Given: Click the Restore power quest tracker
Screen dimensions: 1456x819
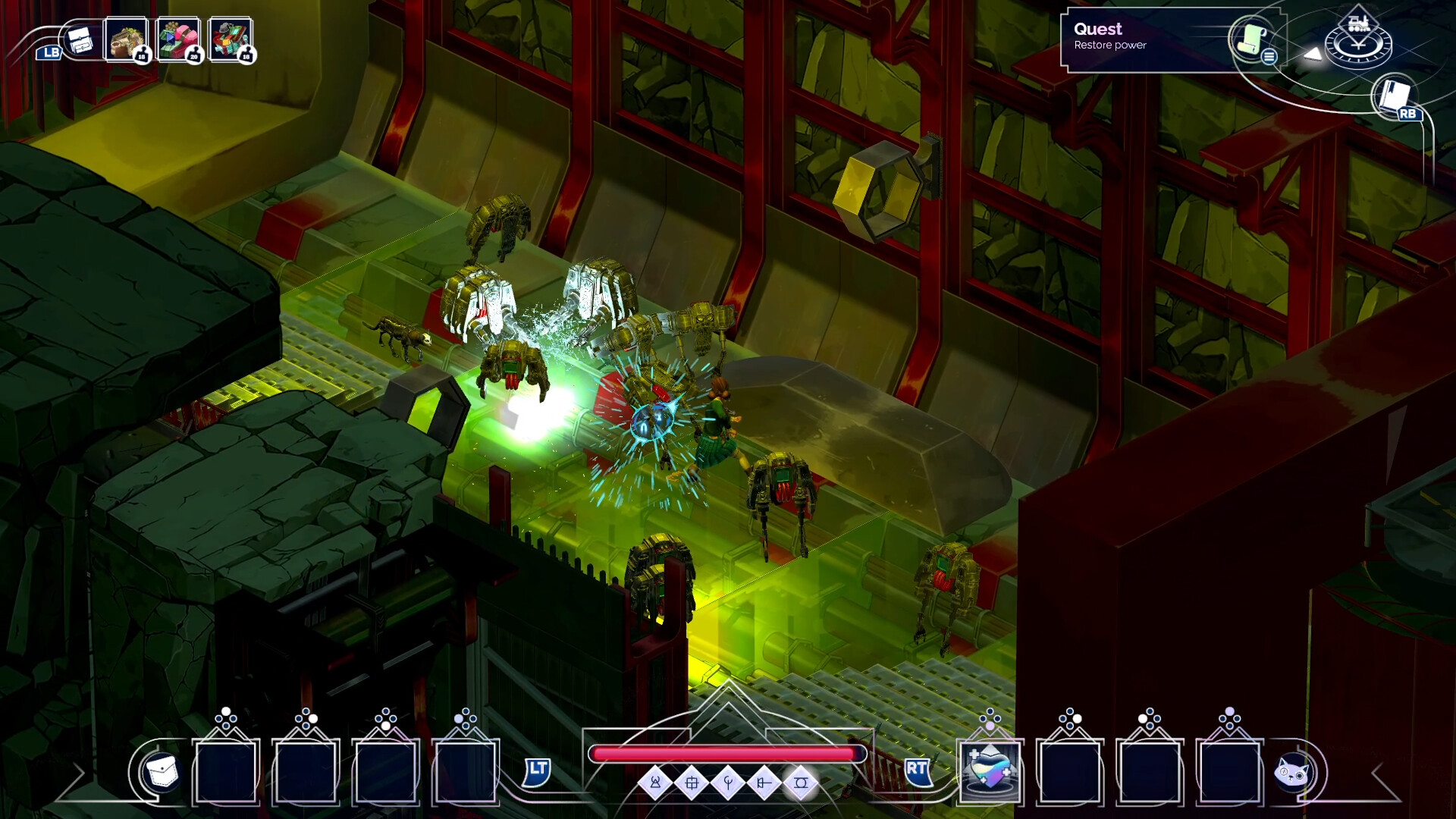Looking at the screenshot, I should [1137, 37].
